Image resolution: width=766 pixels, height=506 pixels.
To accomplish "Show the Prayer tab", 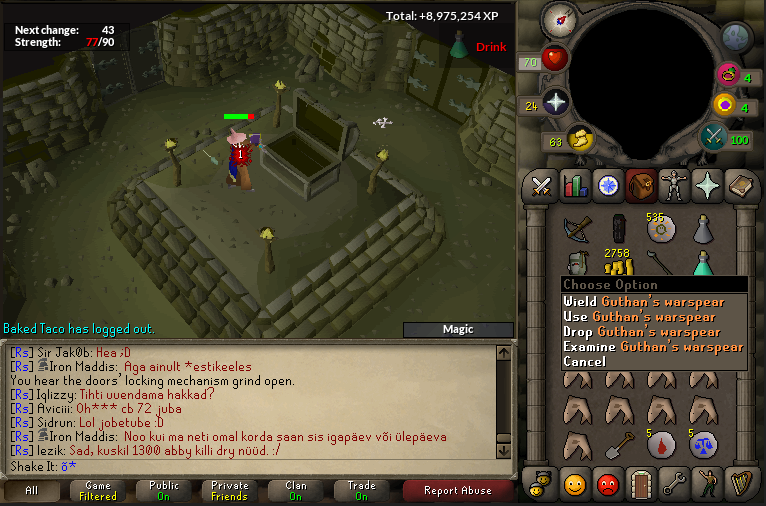I will coord(706,185).
